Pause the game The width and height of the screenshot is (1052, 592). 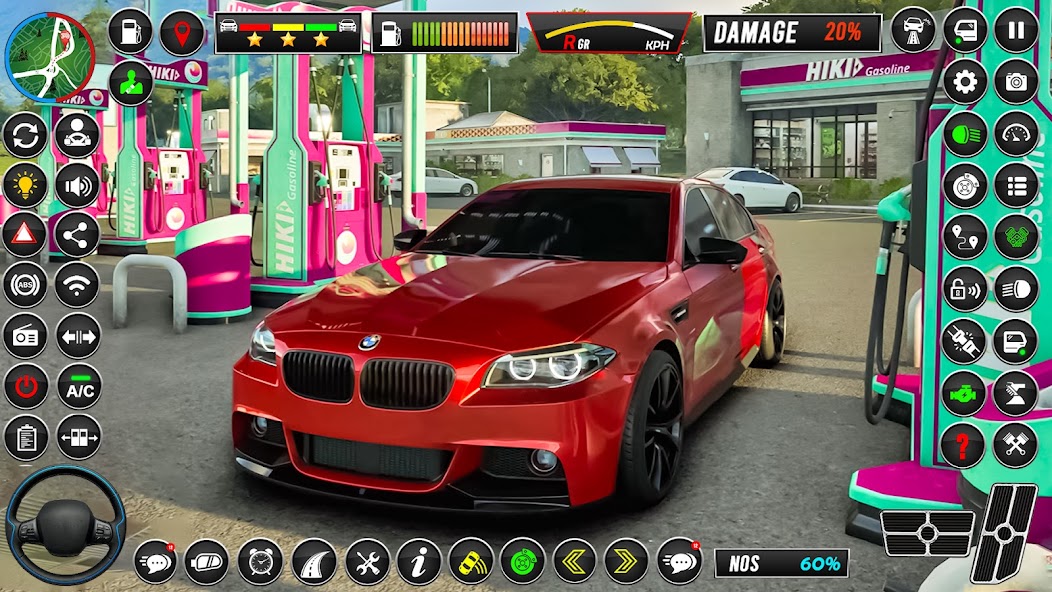[1016, 30]
